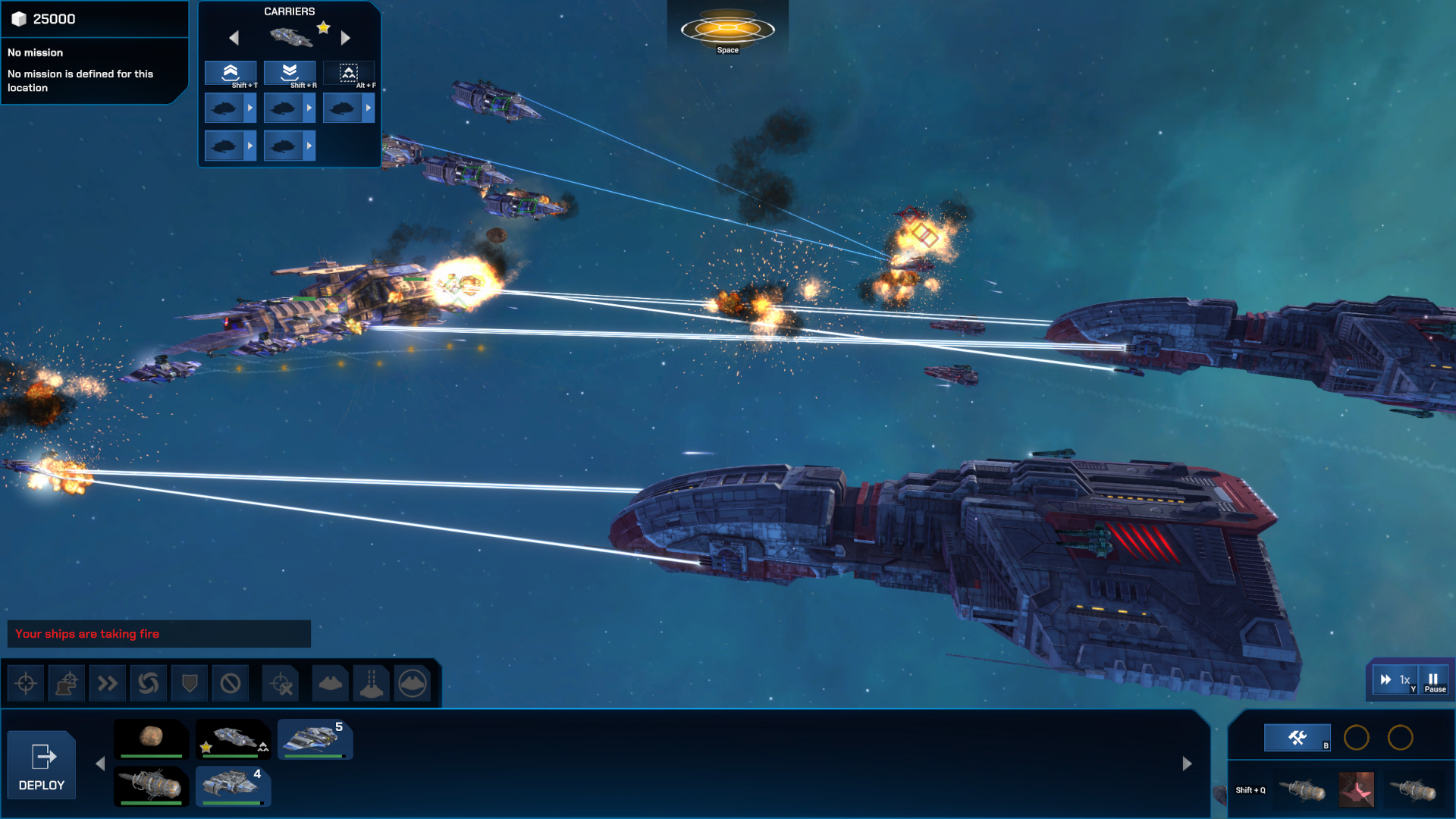Select the cancel target crossed-reticle icon

281,682
